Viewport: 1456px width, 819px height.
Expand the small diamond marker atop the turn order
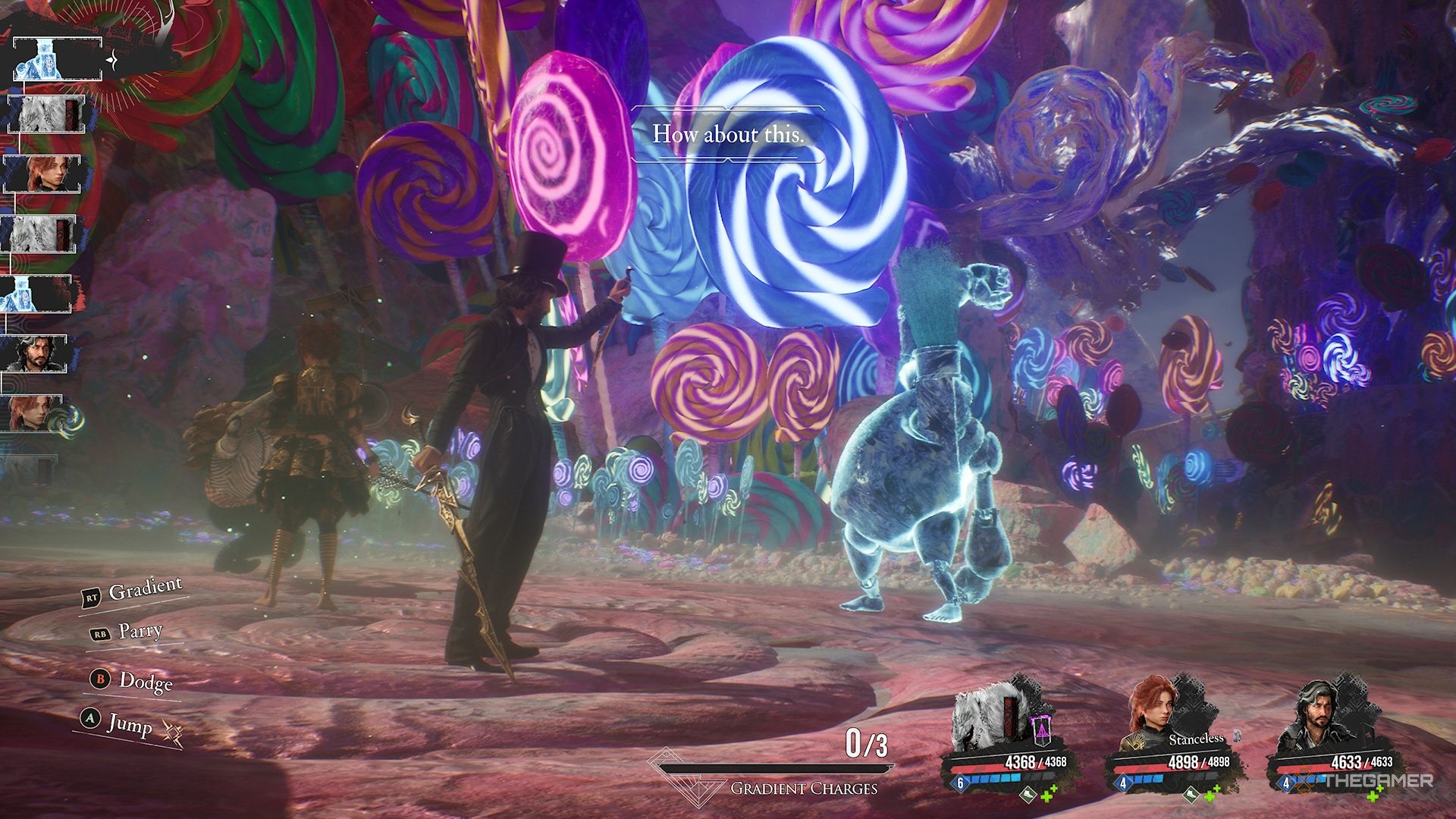(x=111, y=60)
